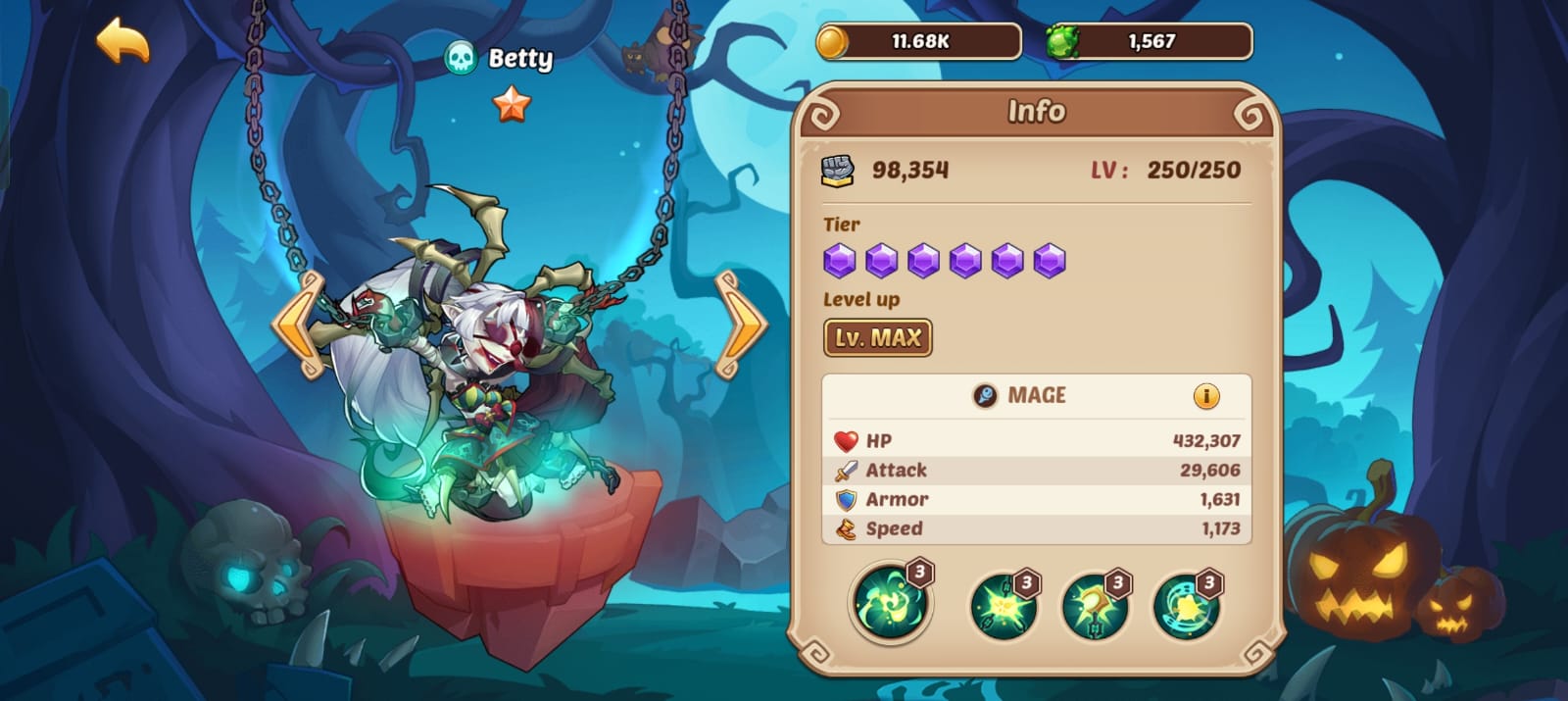Go back using the orange return arrow
The image size is (1568, 701).
tap(122, 41)
